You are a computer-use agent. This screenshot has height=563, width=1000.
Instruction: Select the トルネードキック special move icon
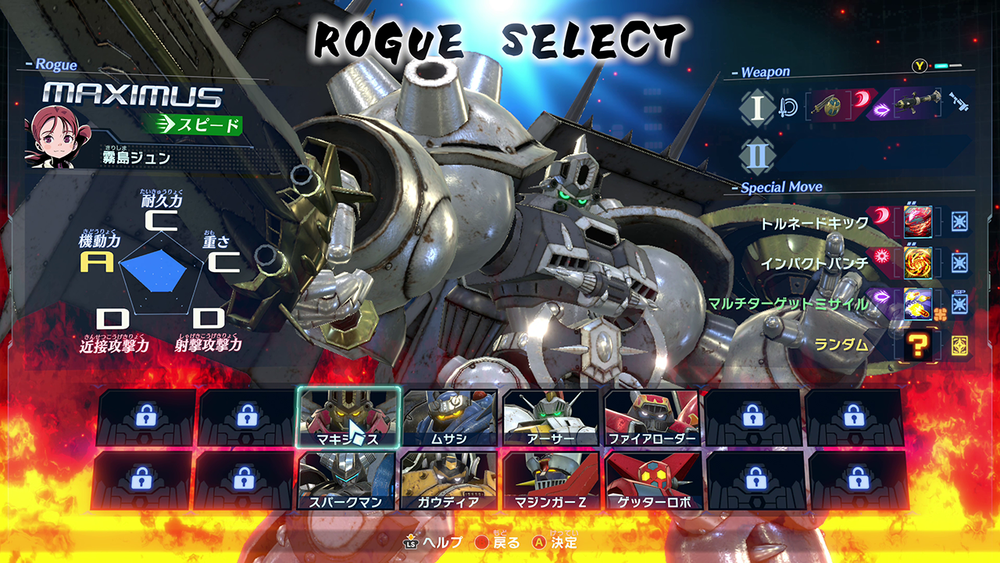pyautogui.click(x=918, y=220)
